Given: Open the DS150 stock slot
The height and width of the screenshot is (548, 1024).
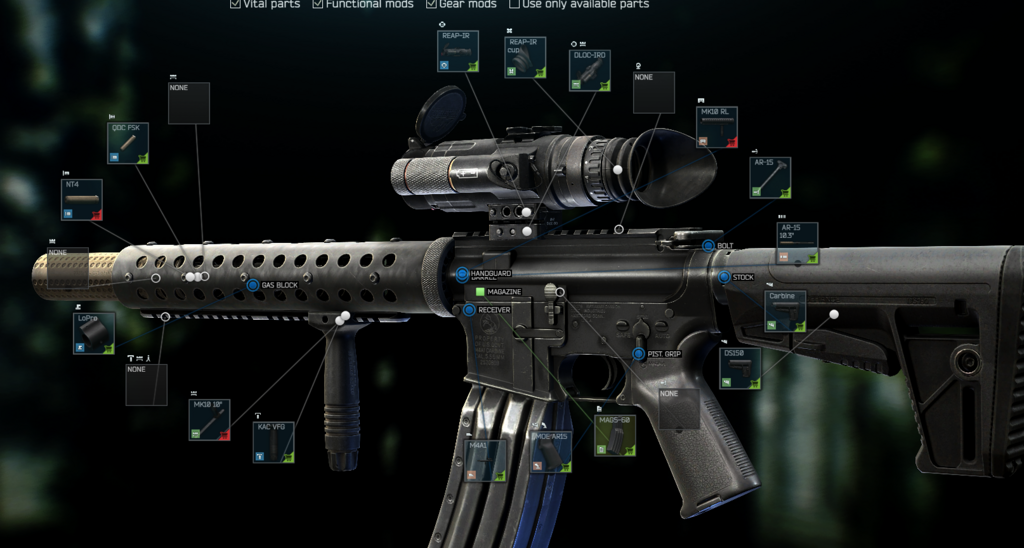Looking at the screenshot, I should pyautogui.click(x=740, y=368).
